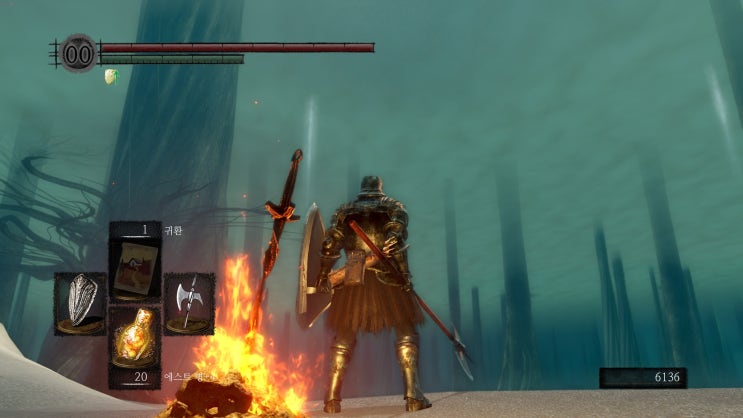
Task: Select the equipped shield slot
Action: (80, 302)
